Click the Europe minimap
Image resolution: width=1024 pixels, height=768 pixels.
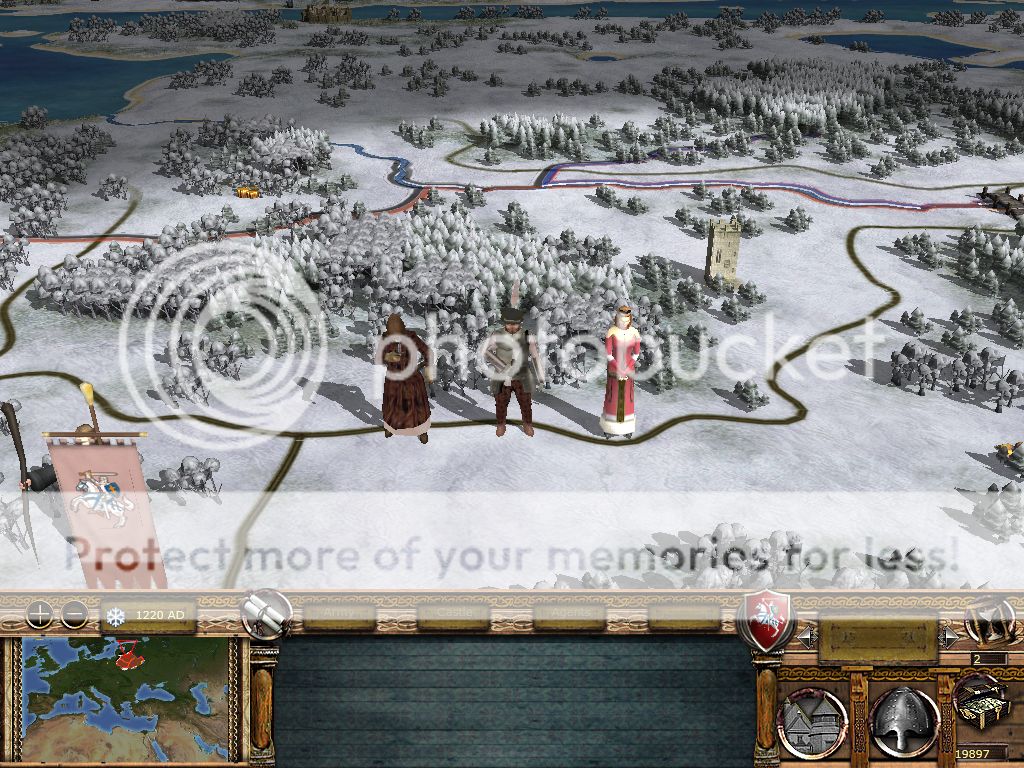tap(125, 698)
